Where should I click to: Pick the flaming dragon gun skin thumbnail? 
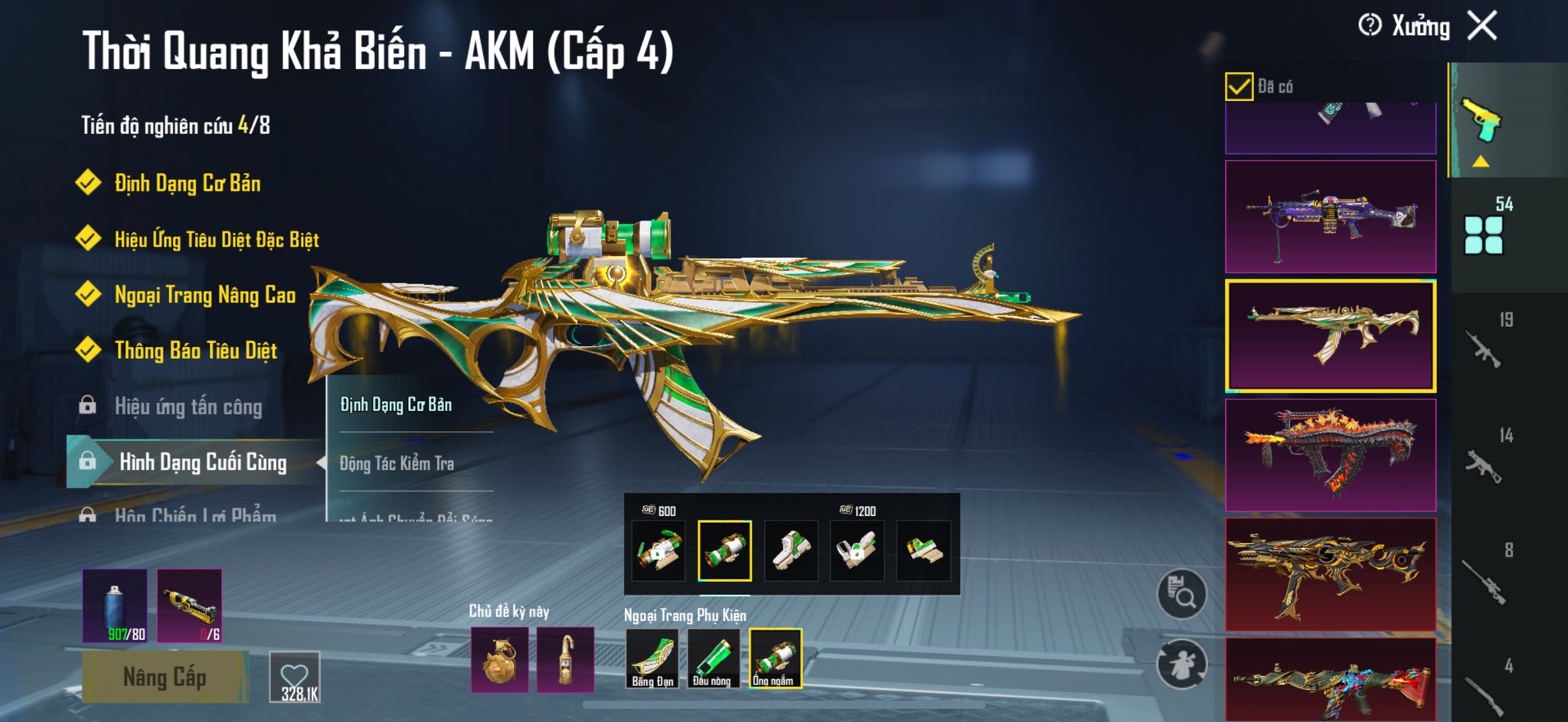[1331, 455]
